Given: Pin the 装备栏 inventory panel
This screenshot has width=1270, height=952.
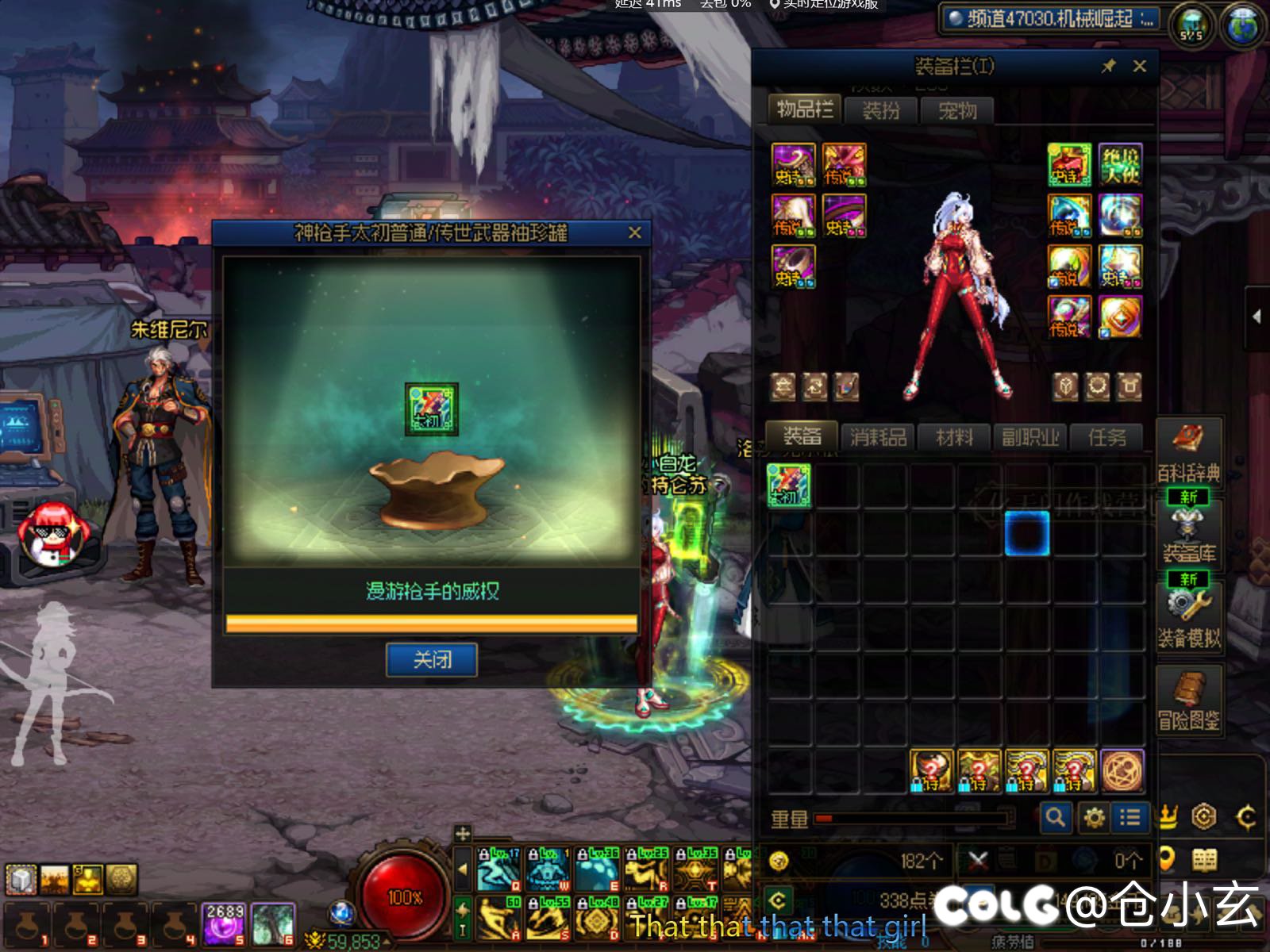Looking at the screenshot, I should coord(1109,66).
